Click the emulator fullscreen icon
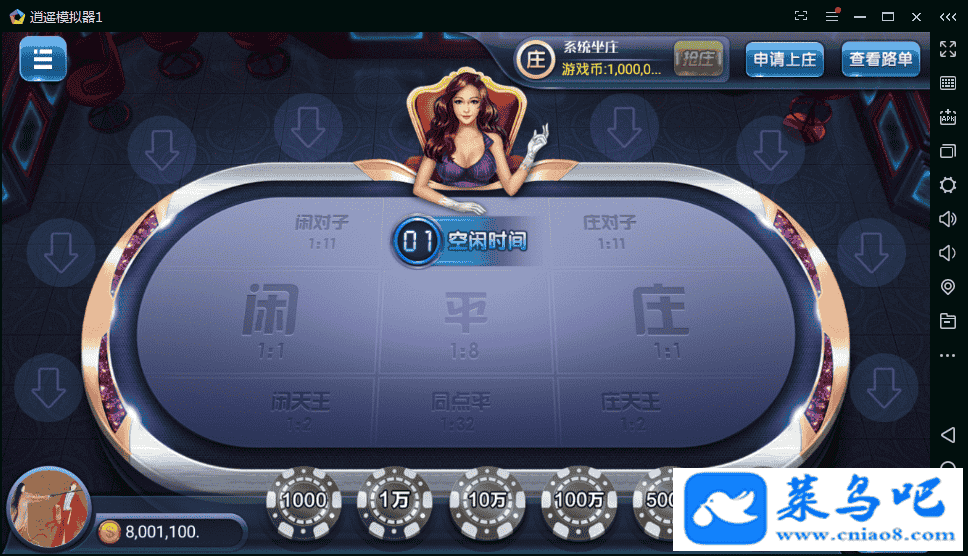This screenshot has width=968, height=556. (948, 49)
